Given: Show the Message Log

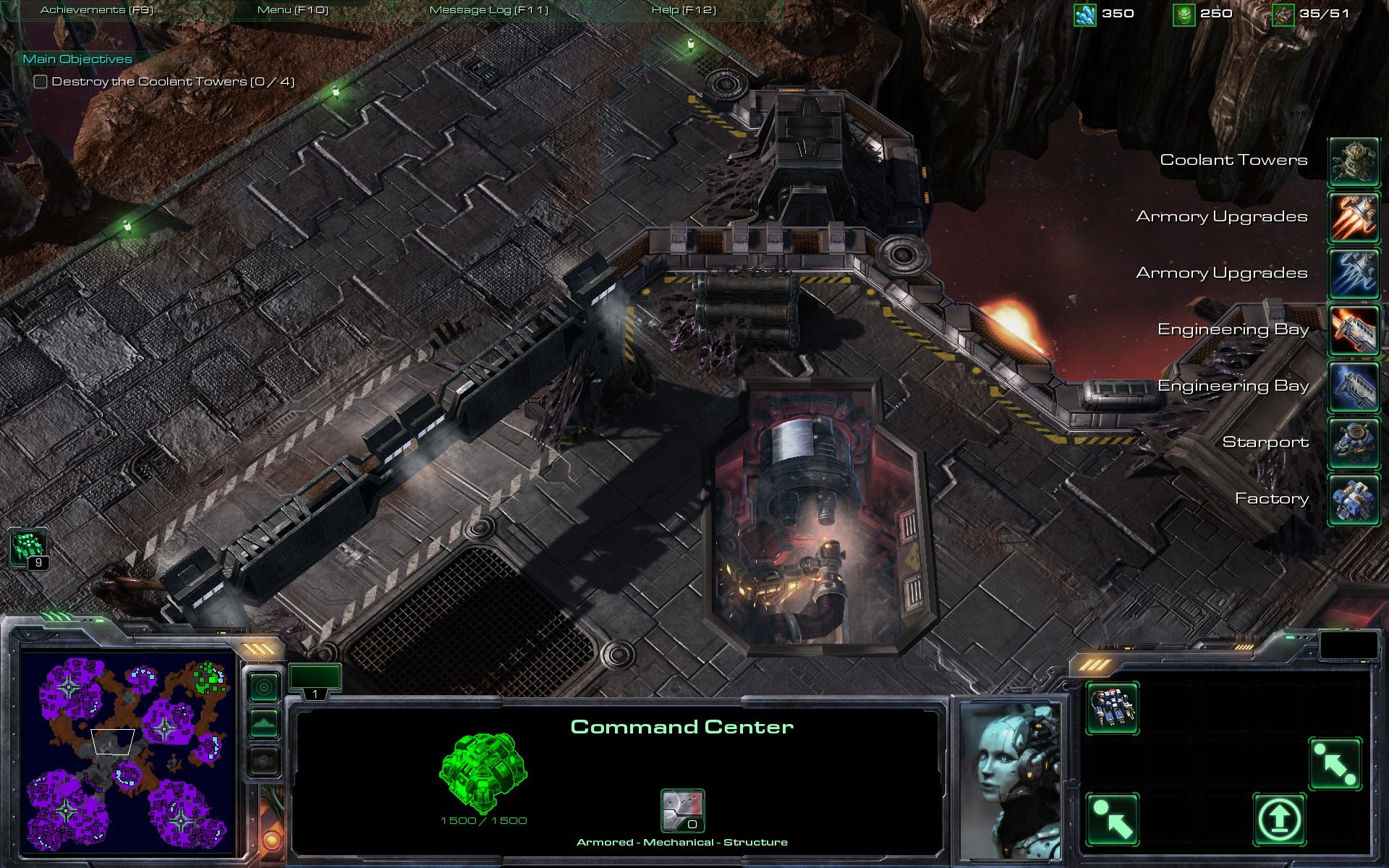Looking at the screenshot, I should 488,10.
